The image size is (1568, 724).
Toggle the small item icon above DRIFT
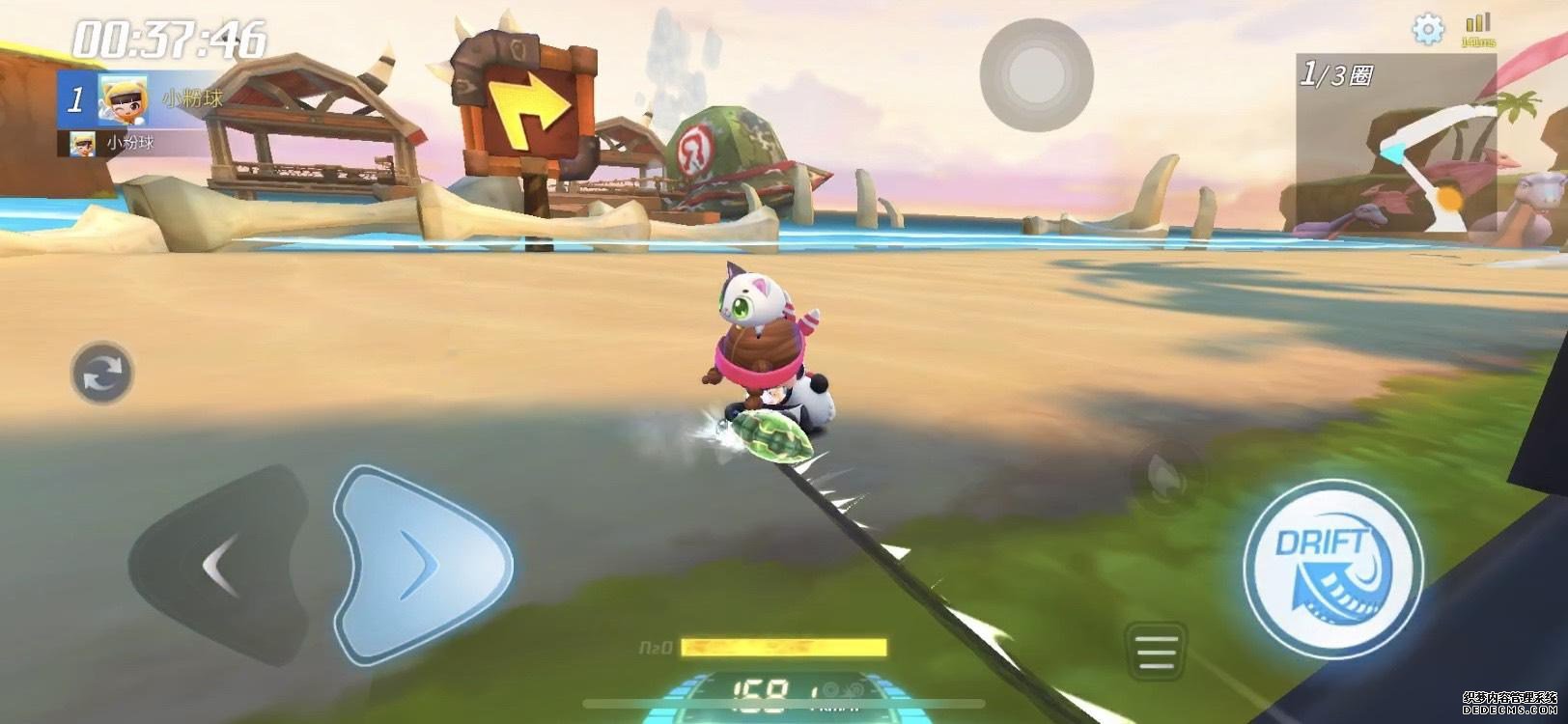point(1163,472)
